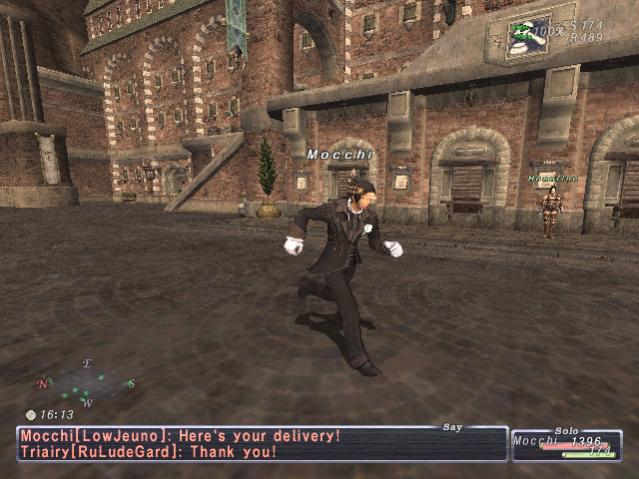Click the chat log window
639x479 pixels.
click(x=262, y=444)
